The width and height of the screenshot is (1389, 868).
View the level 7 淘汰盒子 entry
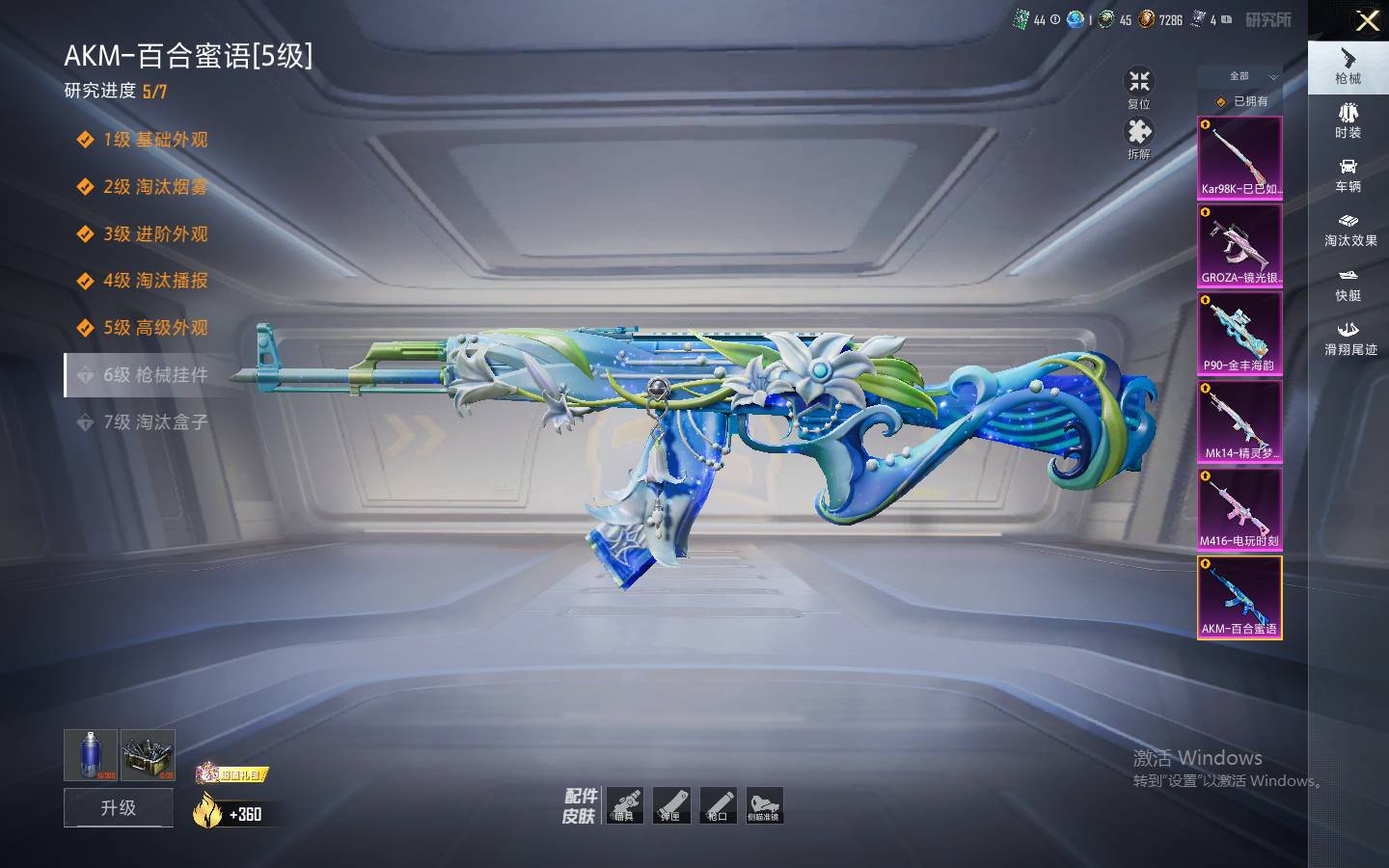[154, 422]
